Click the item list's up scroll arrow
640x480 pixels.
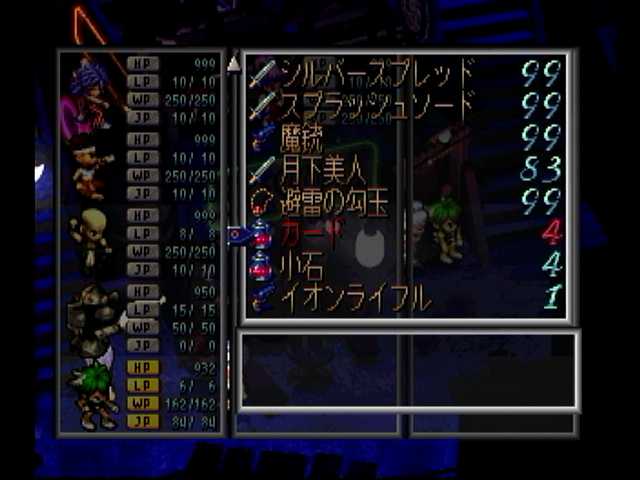tap(234, 64)
